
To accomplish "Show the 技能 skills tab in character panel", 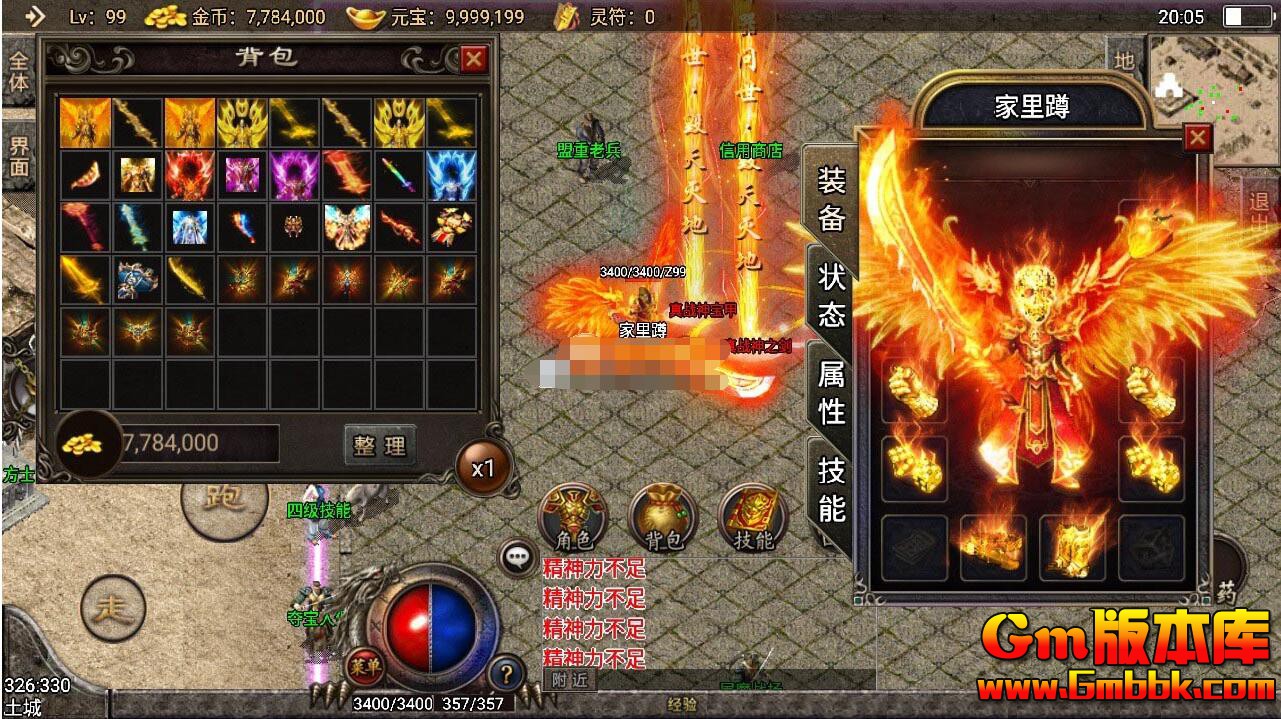I will [832, 490].
